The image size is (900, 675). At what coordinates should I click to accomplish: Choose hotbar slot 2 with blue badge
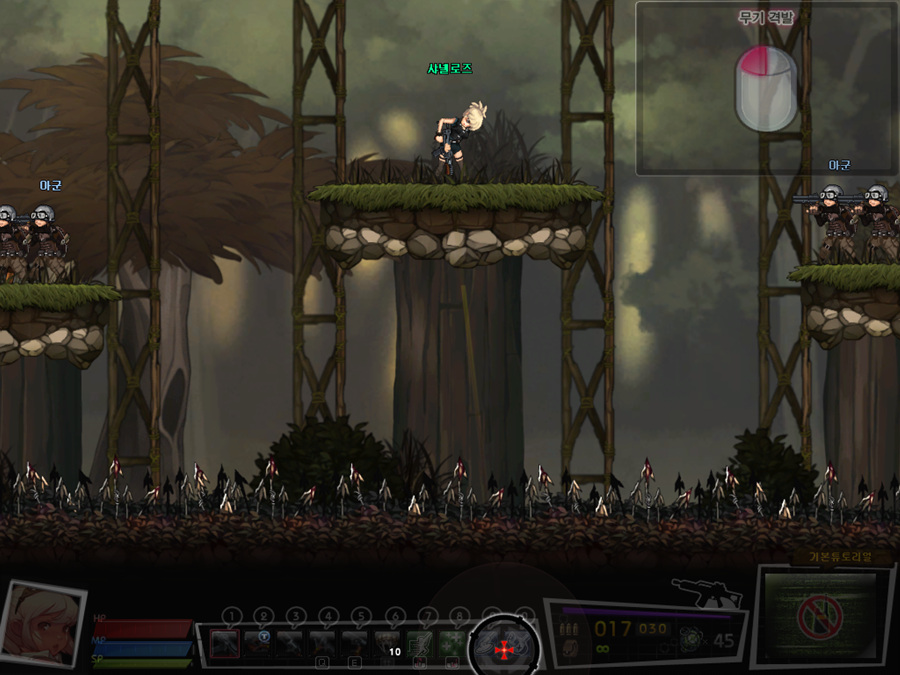260,642
